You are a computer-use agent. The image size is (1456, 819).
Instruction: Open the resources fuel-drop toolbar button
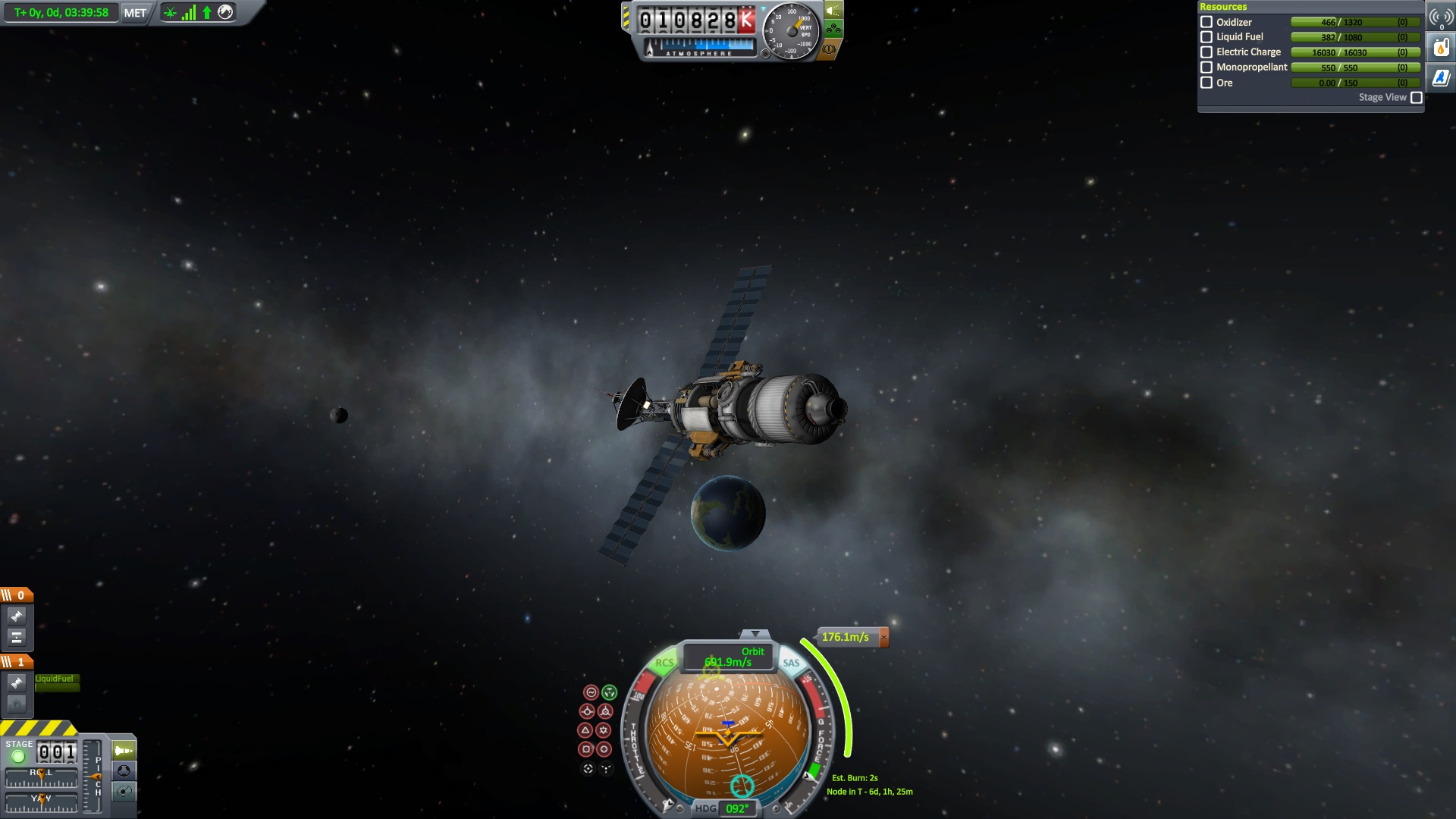point(1441,48)
